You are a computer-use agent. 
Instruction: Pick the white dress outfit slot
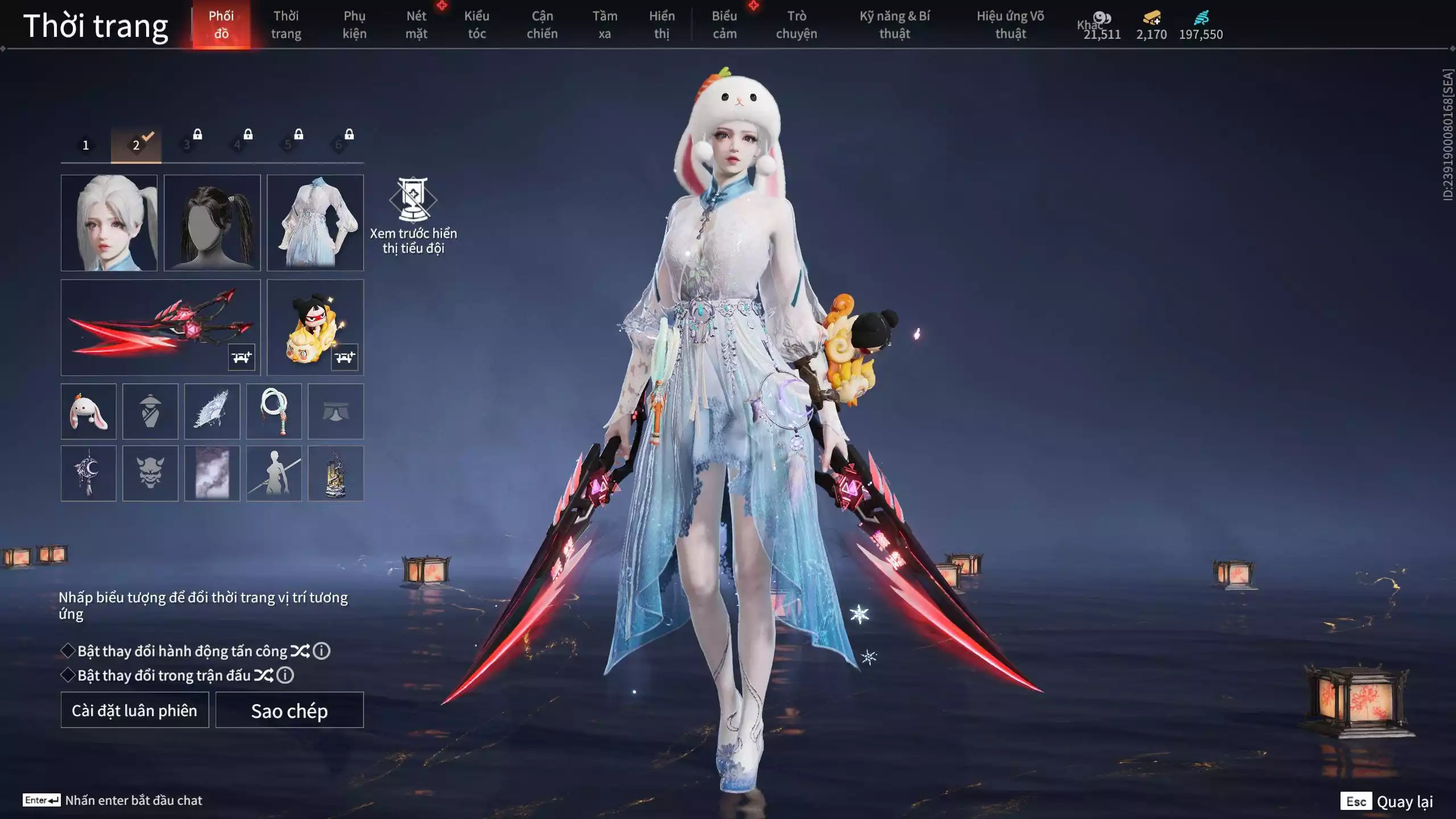315,222
